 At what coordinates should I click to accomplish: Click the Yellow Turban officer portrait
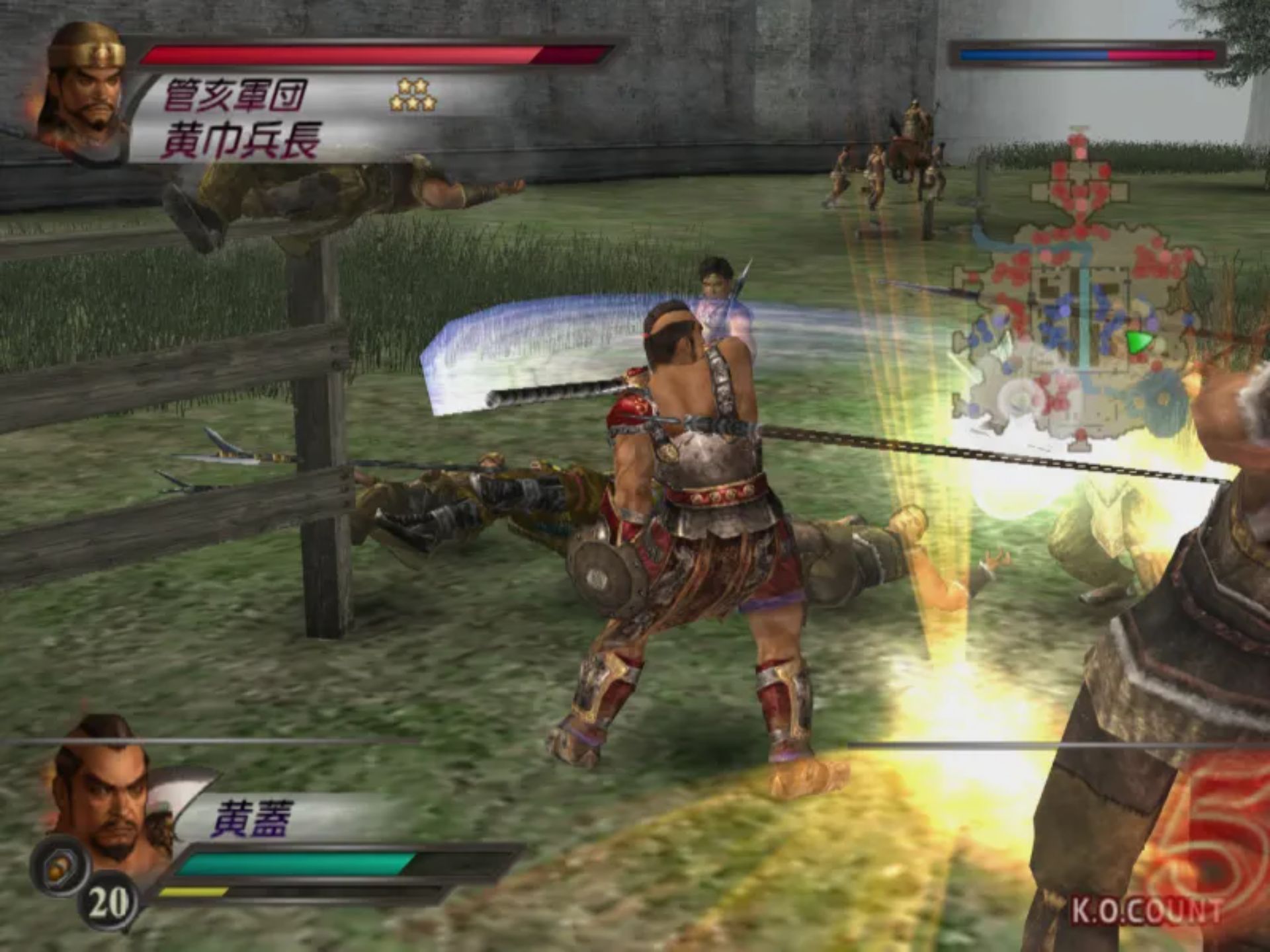[85, 89]
